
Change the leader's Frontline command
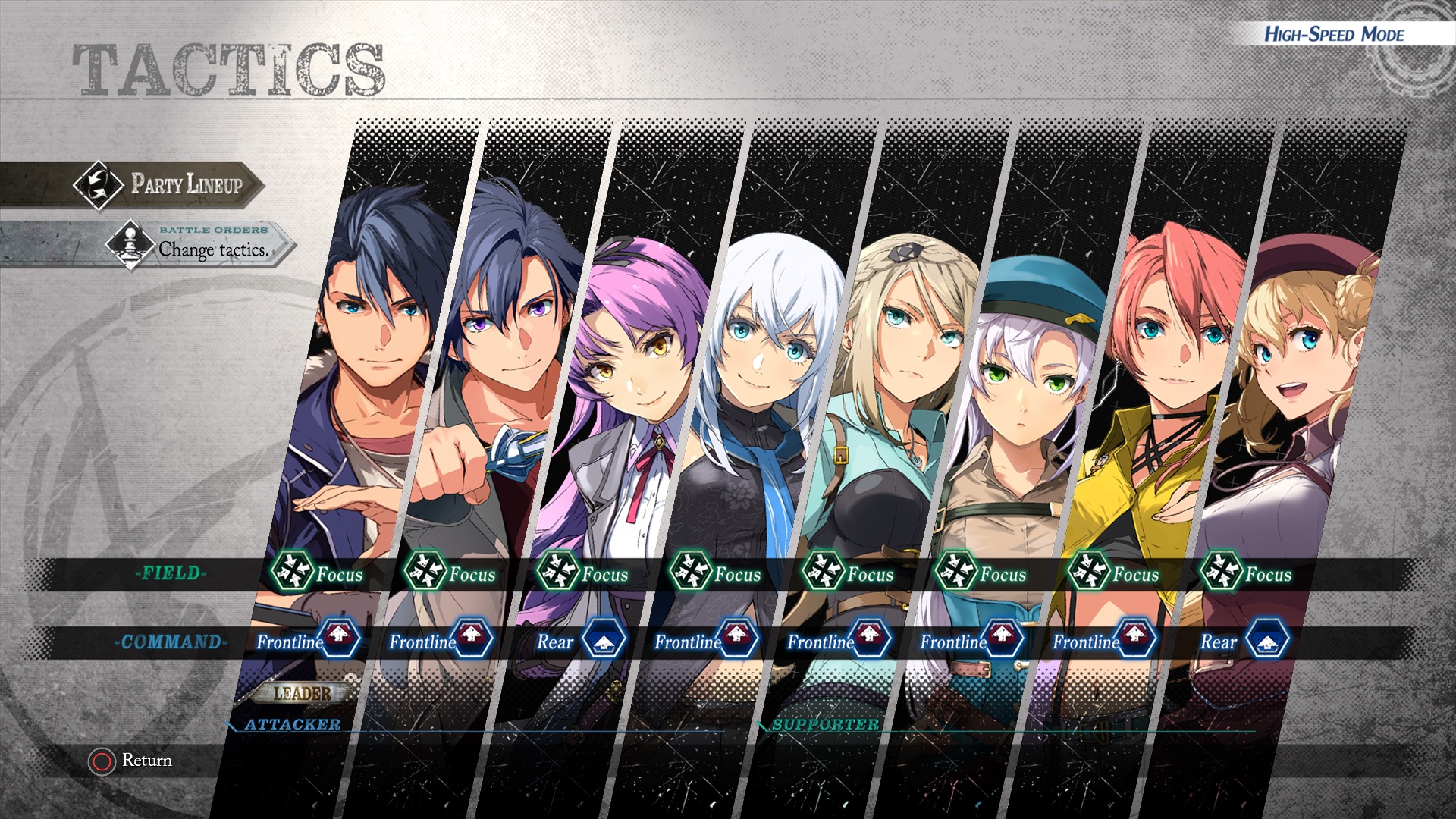pos(308,642)
